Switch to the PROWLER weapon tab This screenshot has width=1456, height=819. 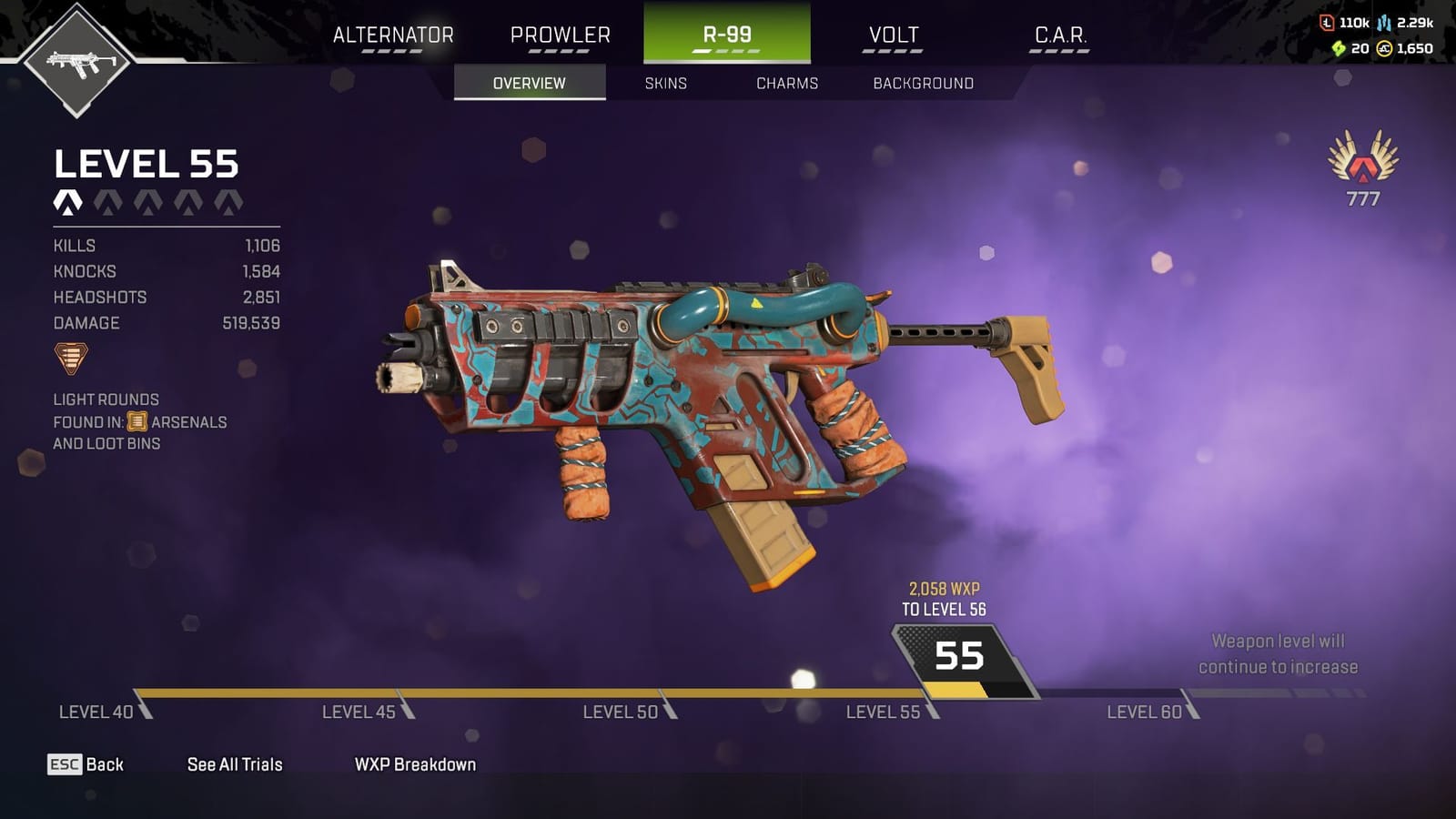pos(561,36)
